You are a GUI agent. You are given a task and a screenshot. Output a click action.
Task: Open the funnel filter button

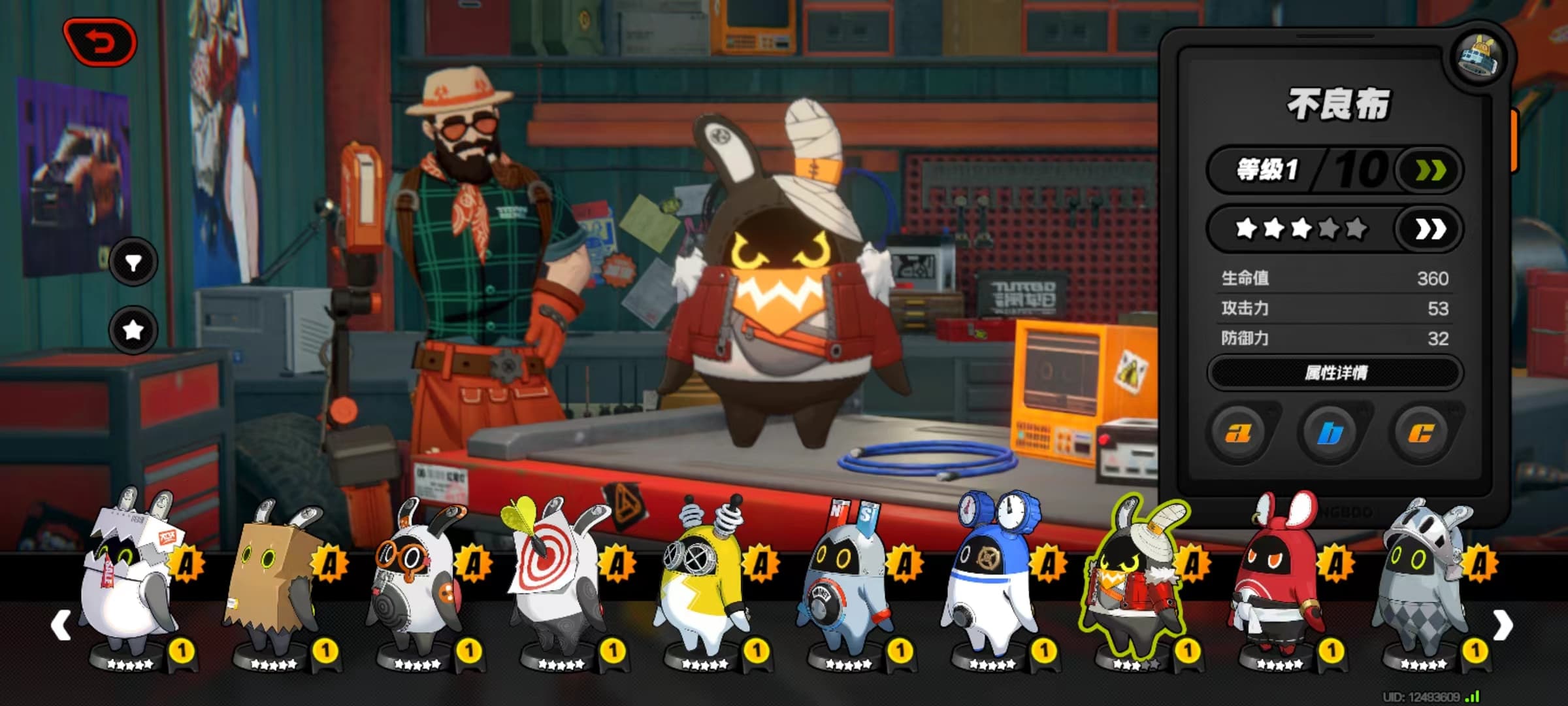(133, 263)
